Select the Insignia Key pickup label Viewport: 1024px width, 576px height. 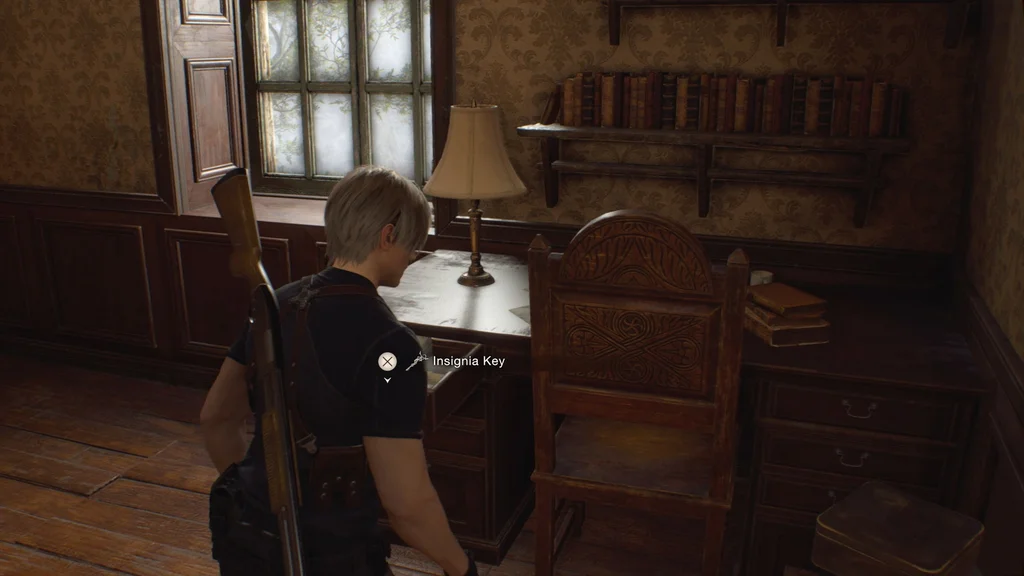468,361
